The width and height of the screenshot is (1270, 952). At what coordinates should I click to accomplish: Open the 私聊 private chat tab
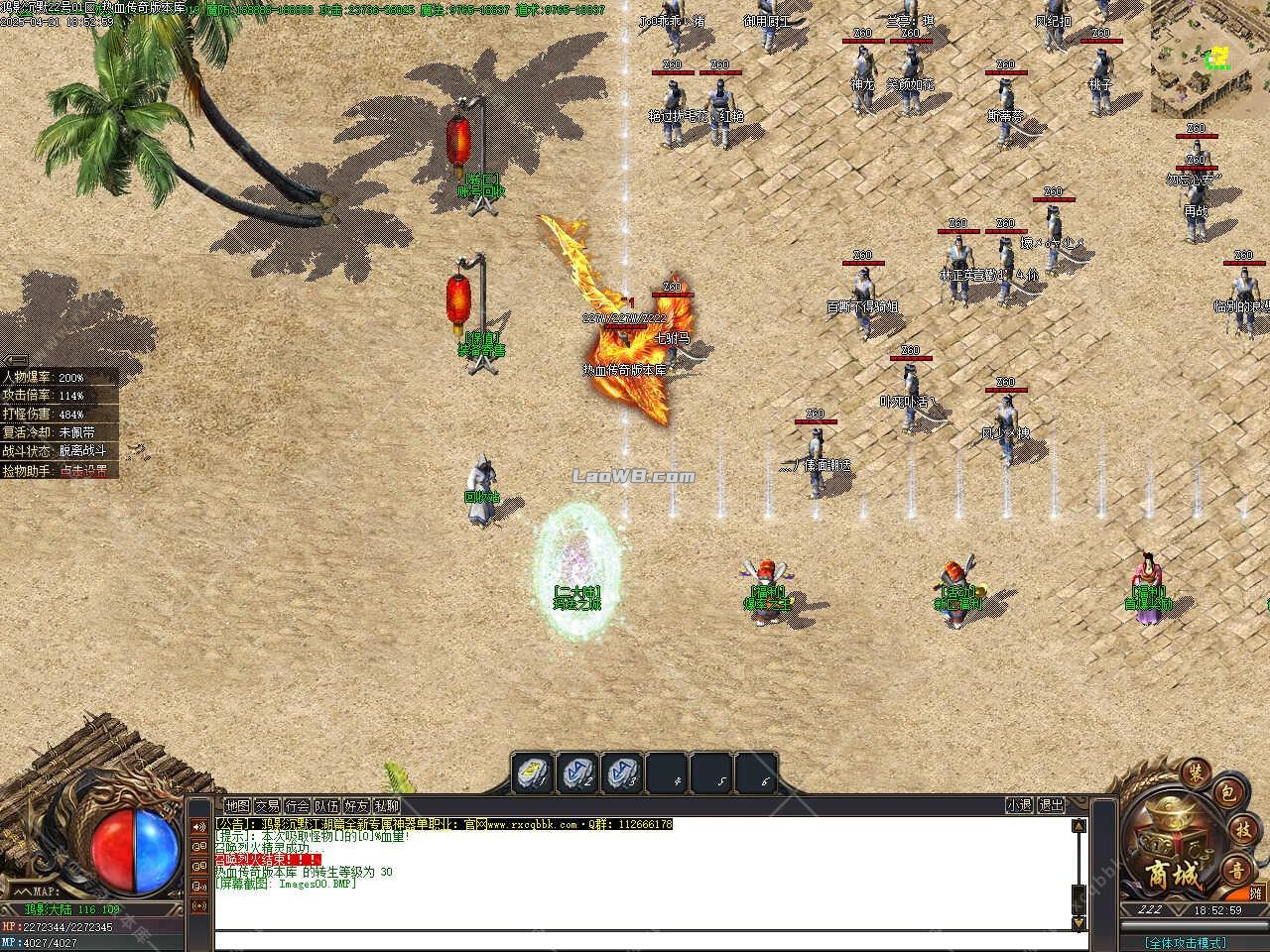click(386, 806)
